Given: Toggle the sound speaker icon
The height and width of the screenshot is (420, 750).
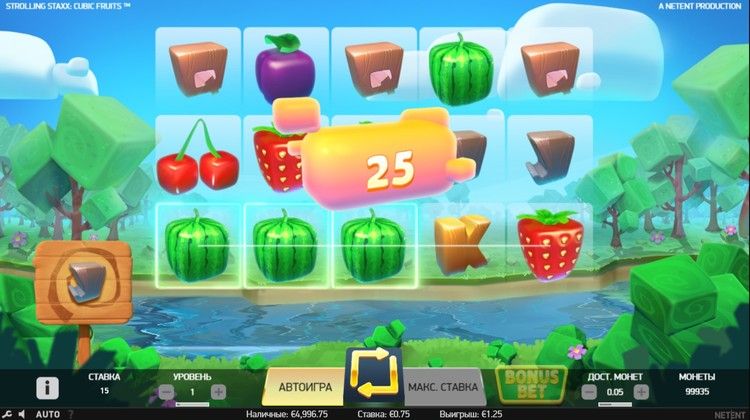Looking at the screenshot, I should [23, 413].
